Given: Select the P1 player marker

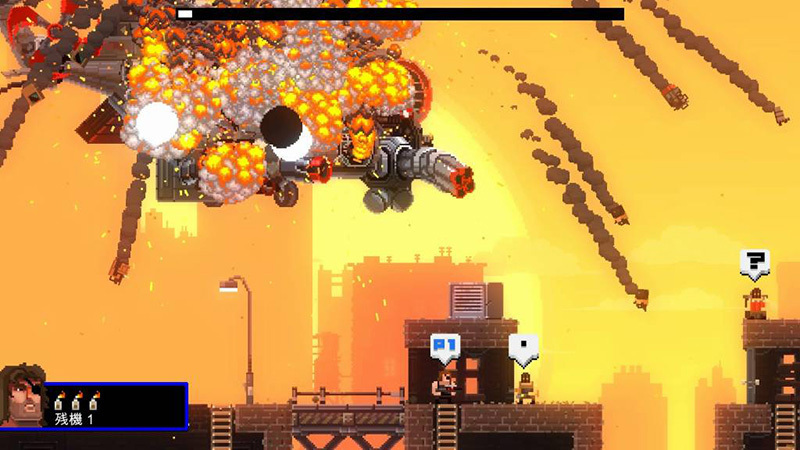Looking at the screenshot, I should 445,348.
